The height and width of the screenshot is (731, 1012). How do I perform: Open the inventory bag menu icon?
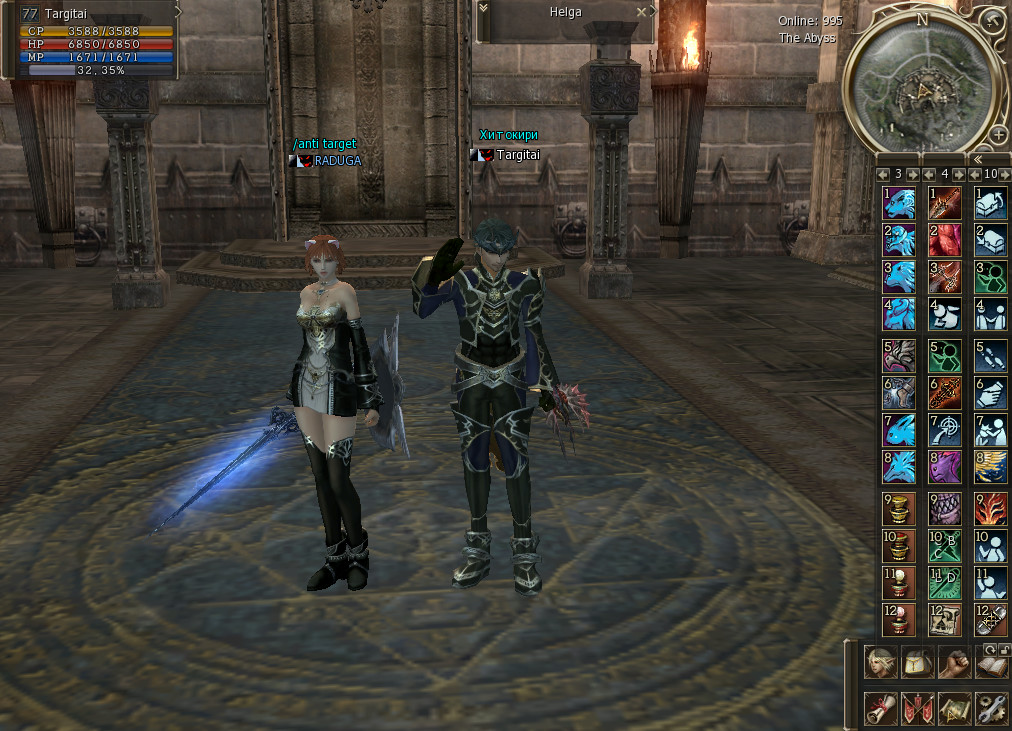pos(916,661)
